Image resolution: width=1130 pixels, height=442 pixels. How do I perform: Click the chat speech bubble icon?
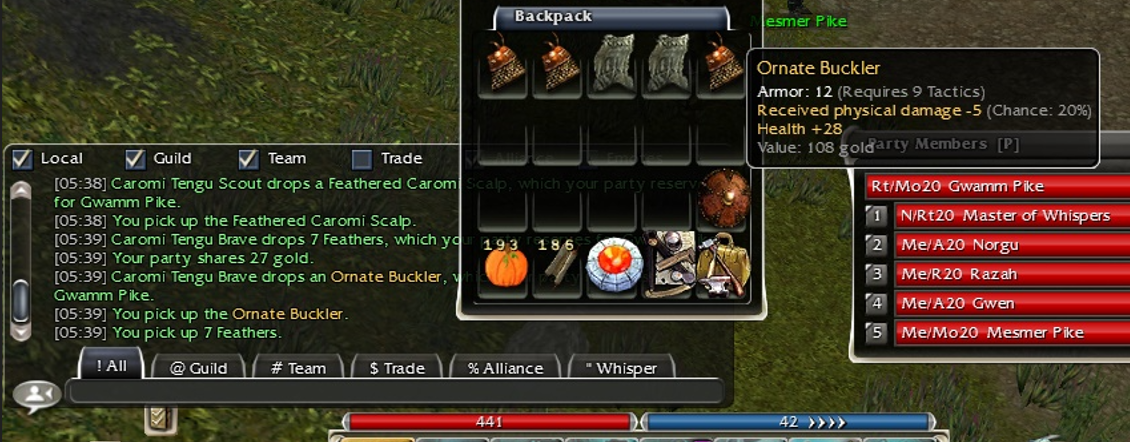coord(38,397)
